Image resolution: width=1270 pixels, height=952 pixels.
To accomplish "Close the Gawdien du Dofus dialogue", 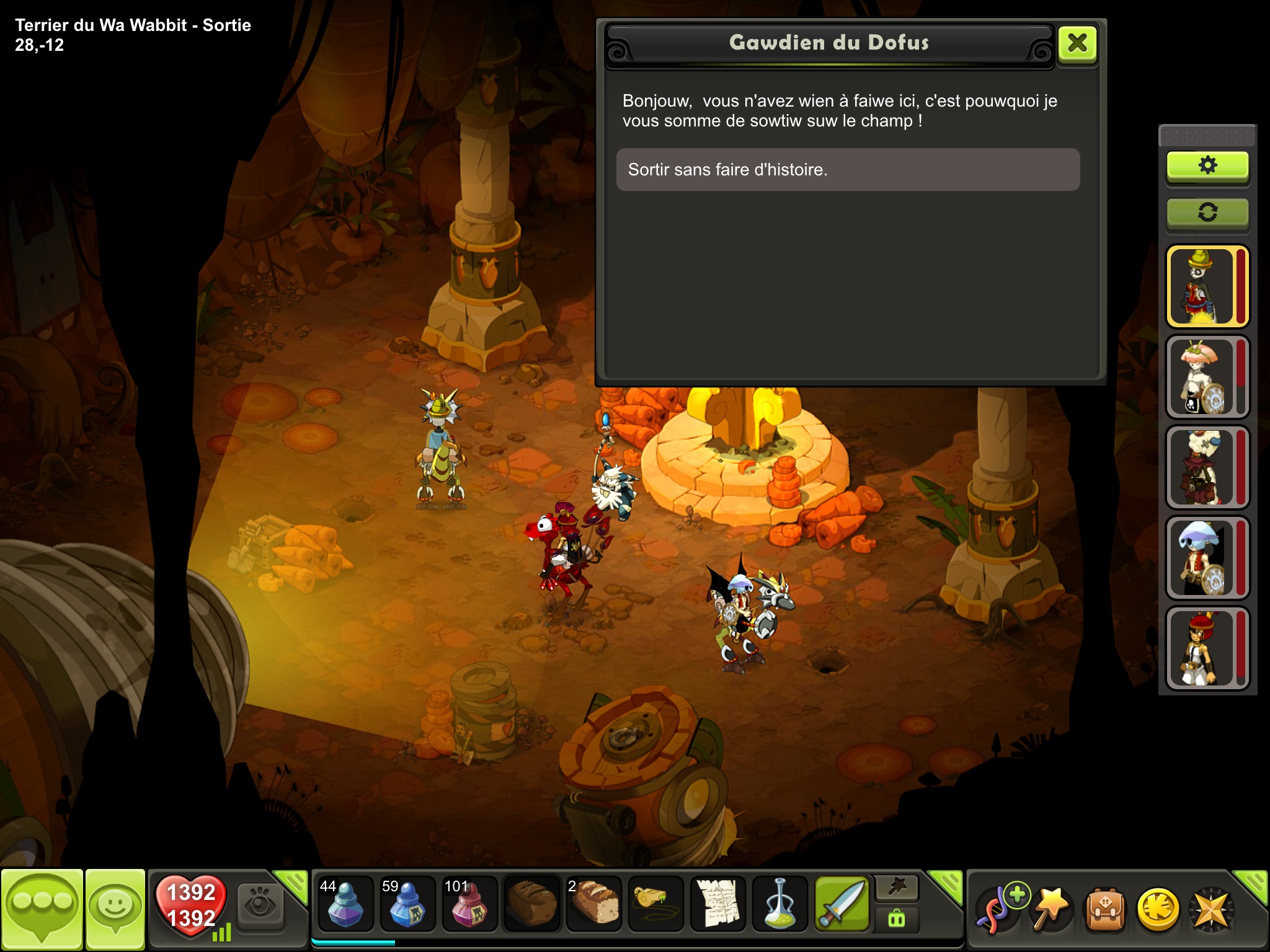I will [x=1077, y=43].
